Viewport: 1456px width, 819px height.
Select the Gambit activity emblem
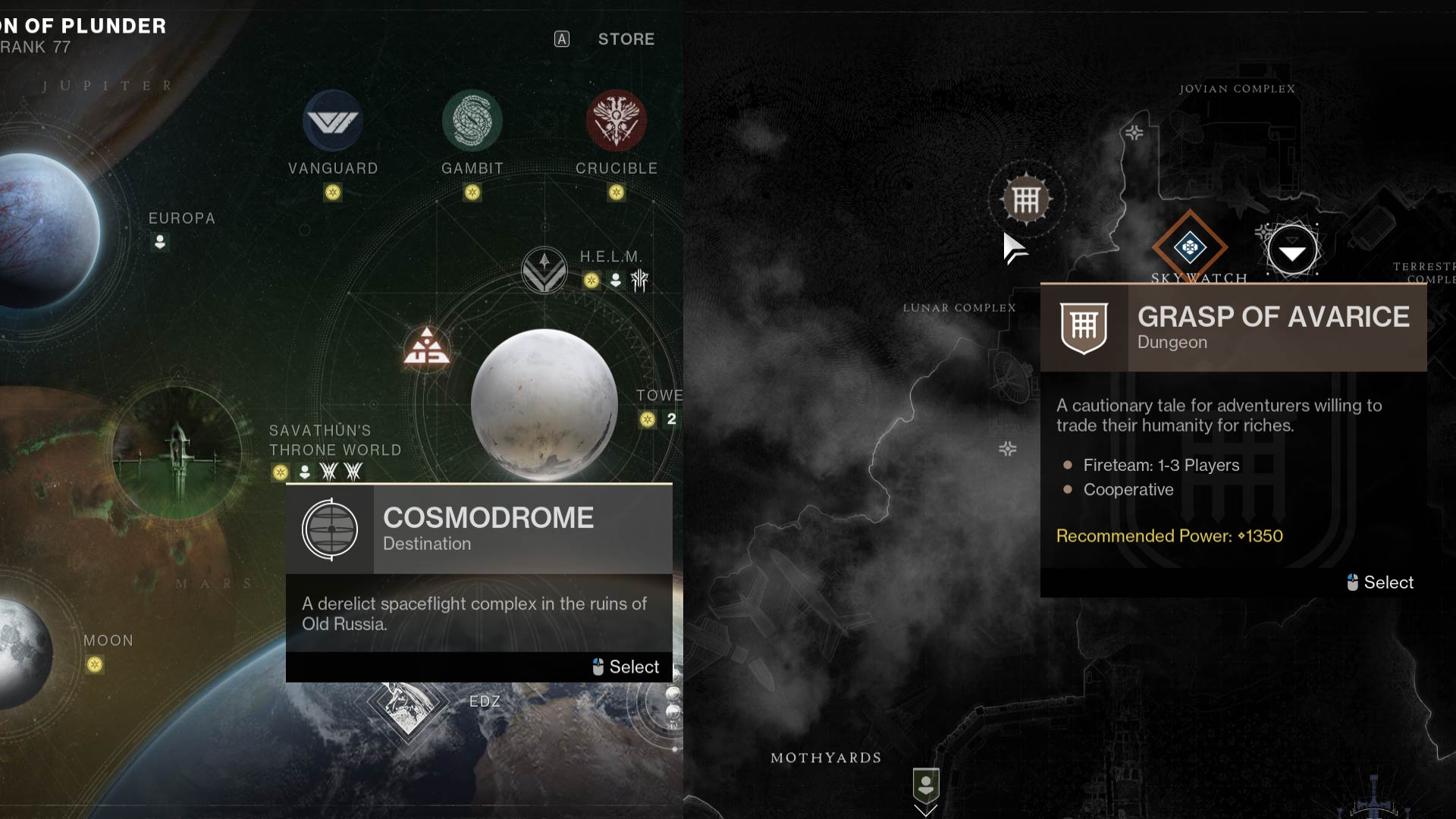[472, 121]
